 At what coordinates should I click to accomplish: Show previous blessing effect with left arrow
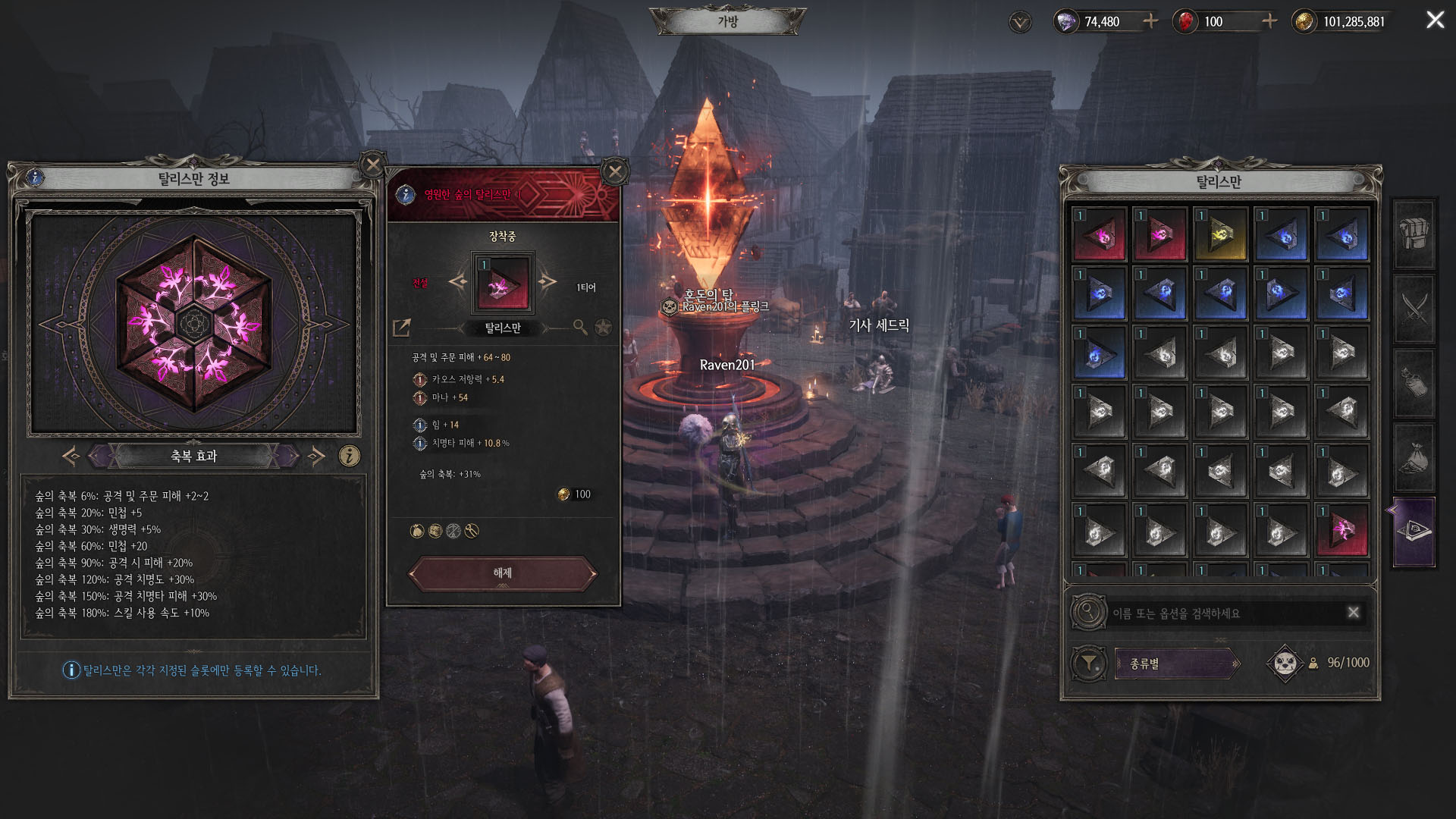coord(71,456)
